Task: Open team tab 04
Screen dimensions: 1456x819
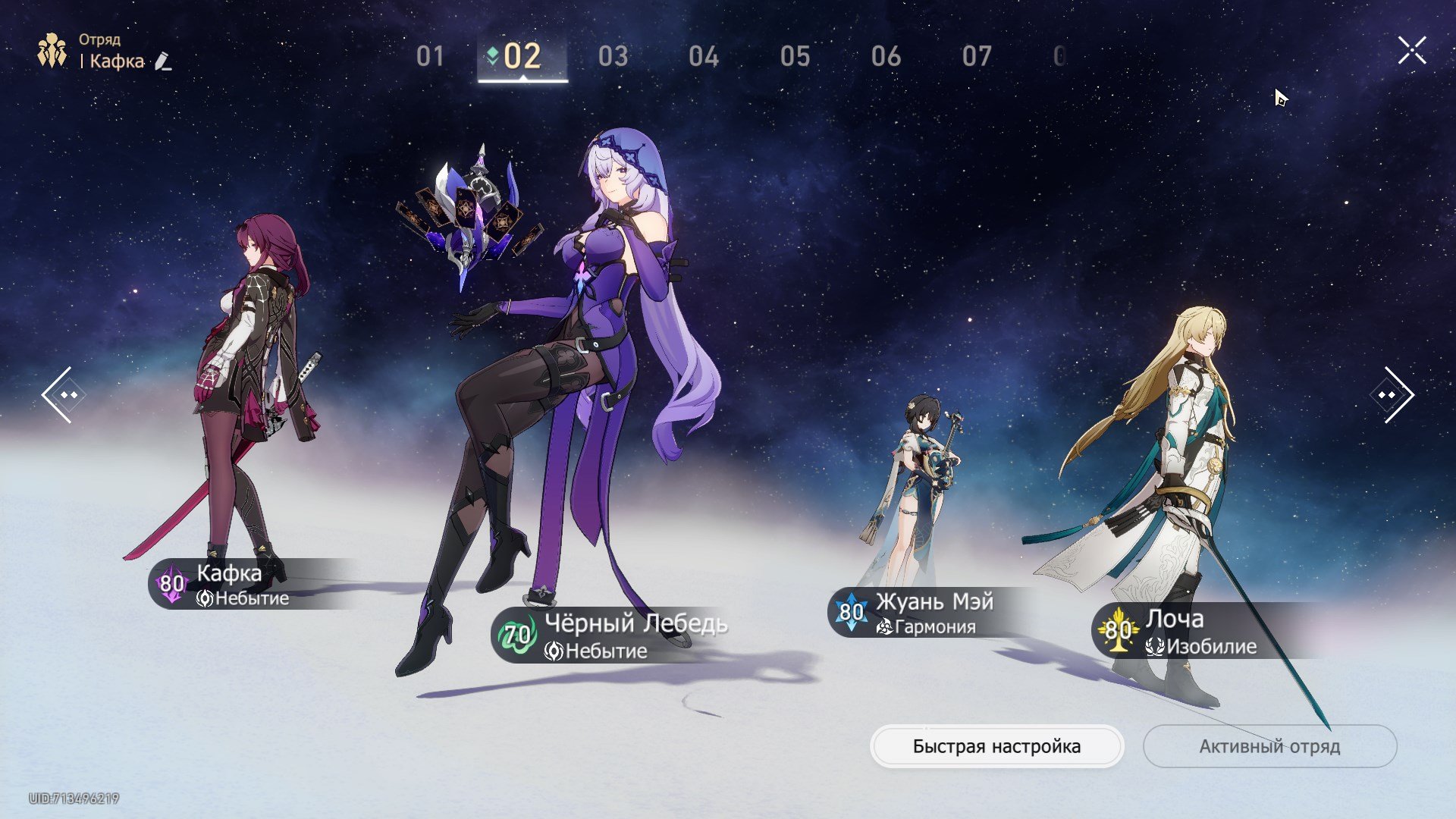Action: point(704,57)
